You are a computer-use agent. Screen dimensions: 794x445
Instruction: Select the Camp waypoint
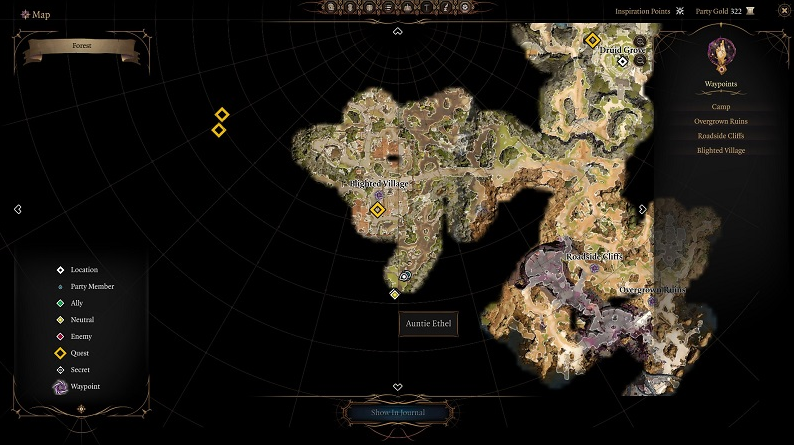720,106
